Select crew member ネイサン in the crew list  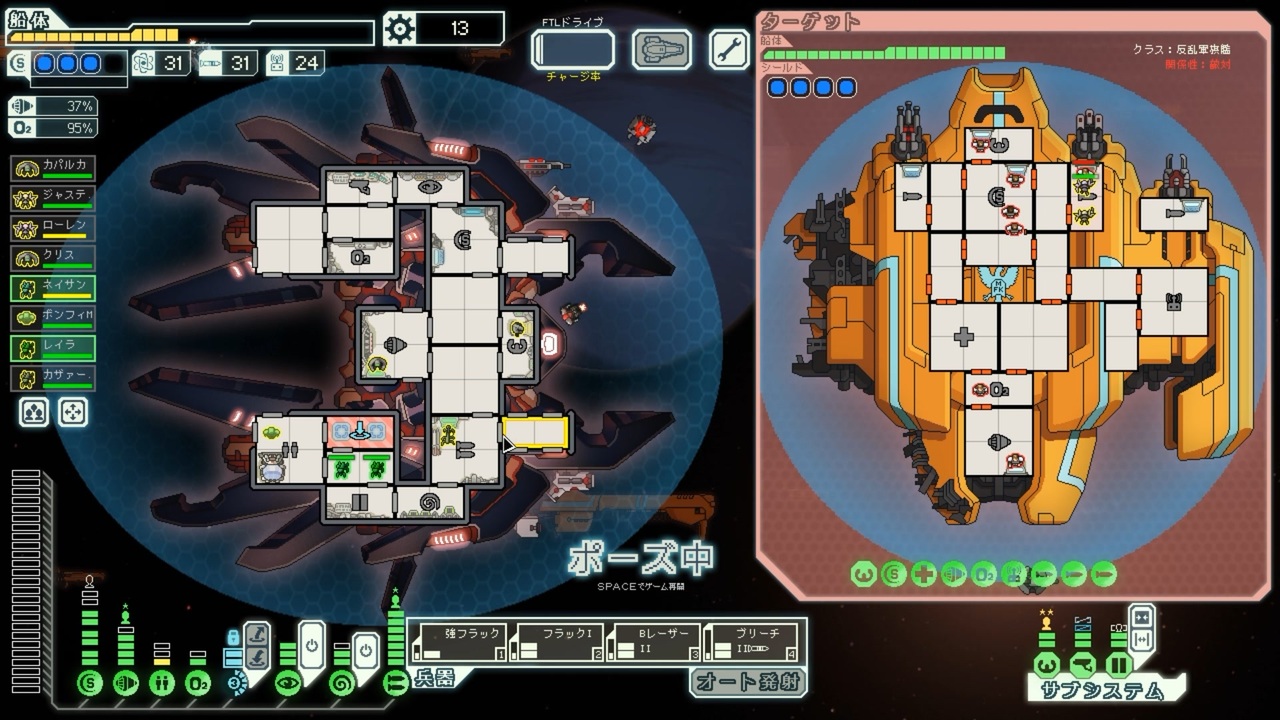(x=54, y=285)
